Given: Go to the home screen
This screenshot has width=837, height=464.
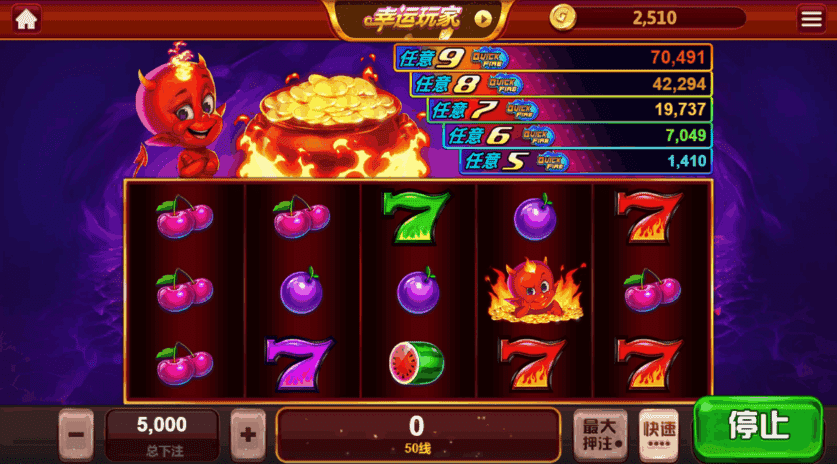Looking at the screenshot, I should coord(26,18).
